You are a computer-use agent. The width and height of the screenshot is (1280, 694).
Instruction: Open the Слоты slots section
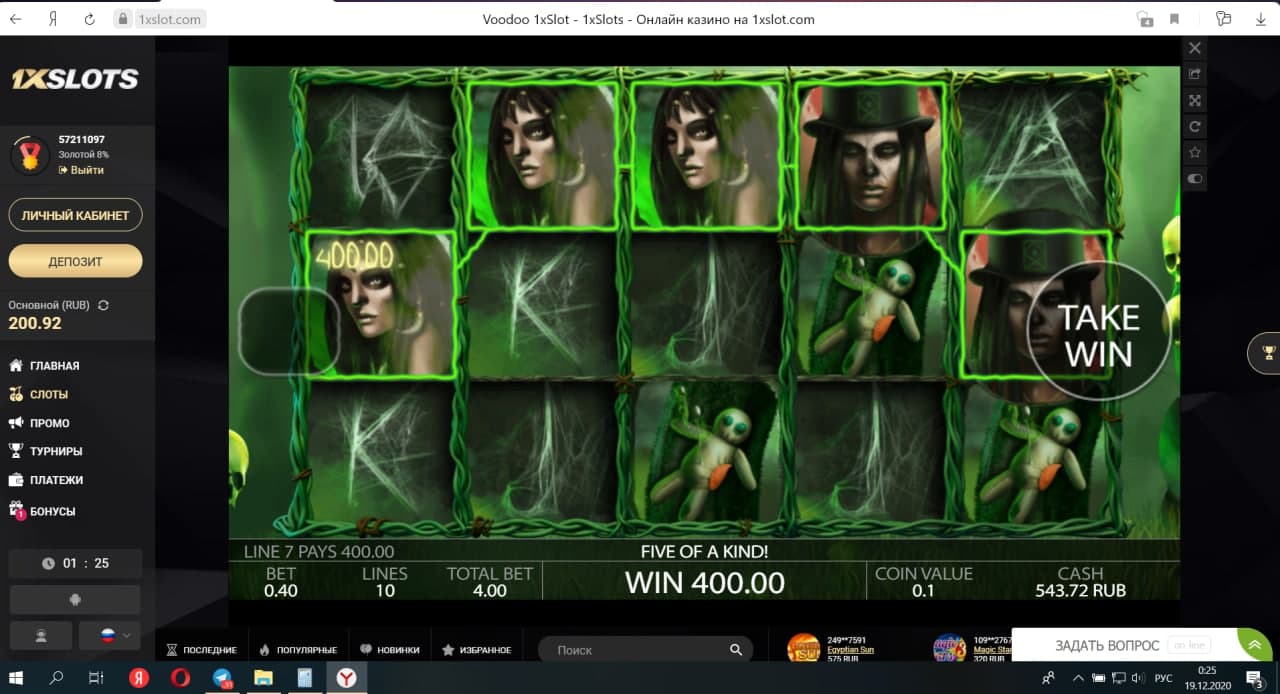pyautogui.click(x=49, y=395)
